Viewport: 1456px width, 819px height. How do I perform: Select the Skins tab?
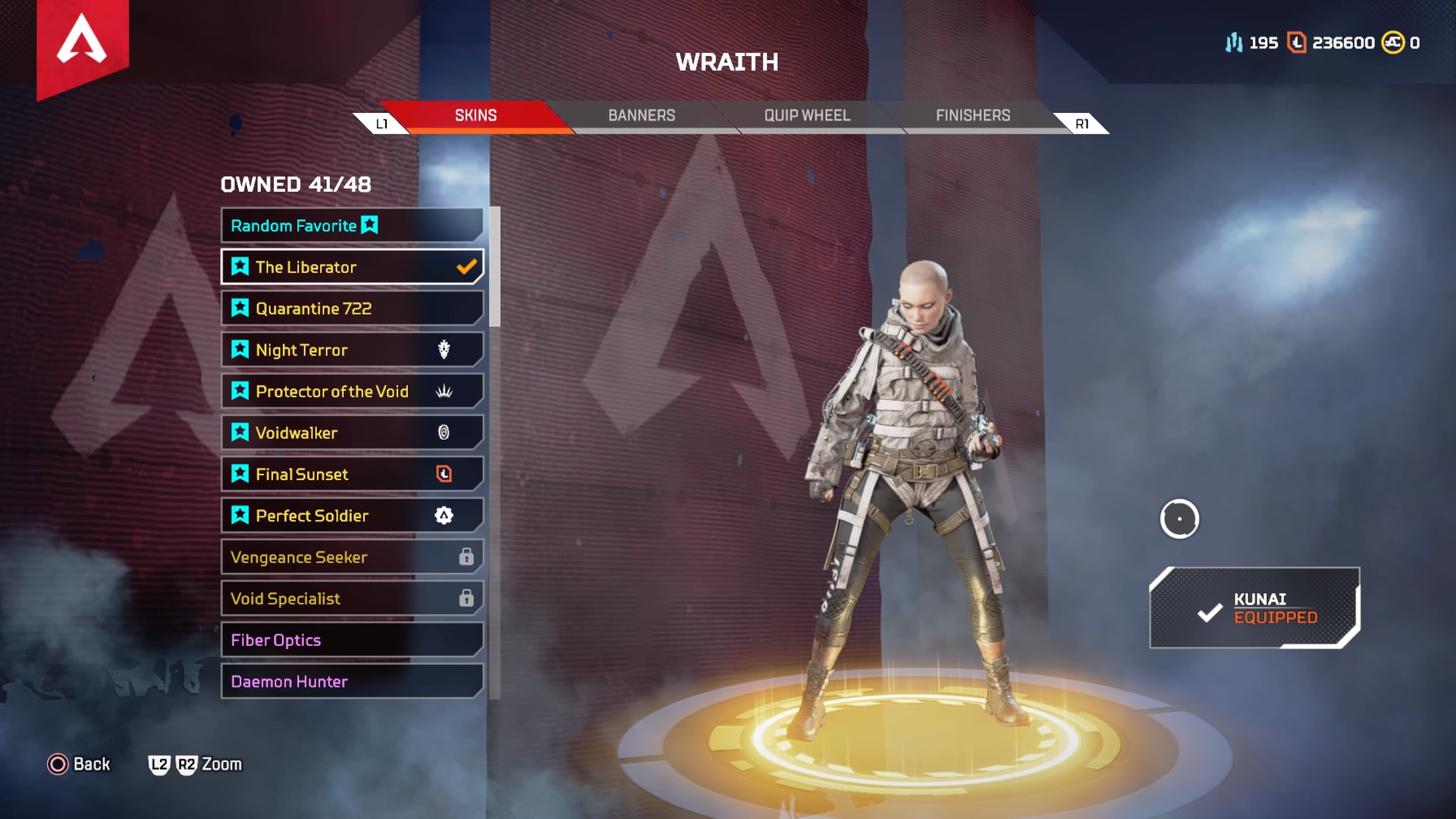(475, 115)
